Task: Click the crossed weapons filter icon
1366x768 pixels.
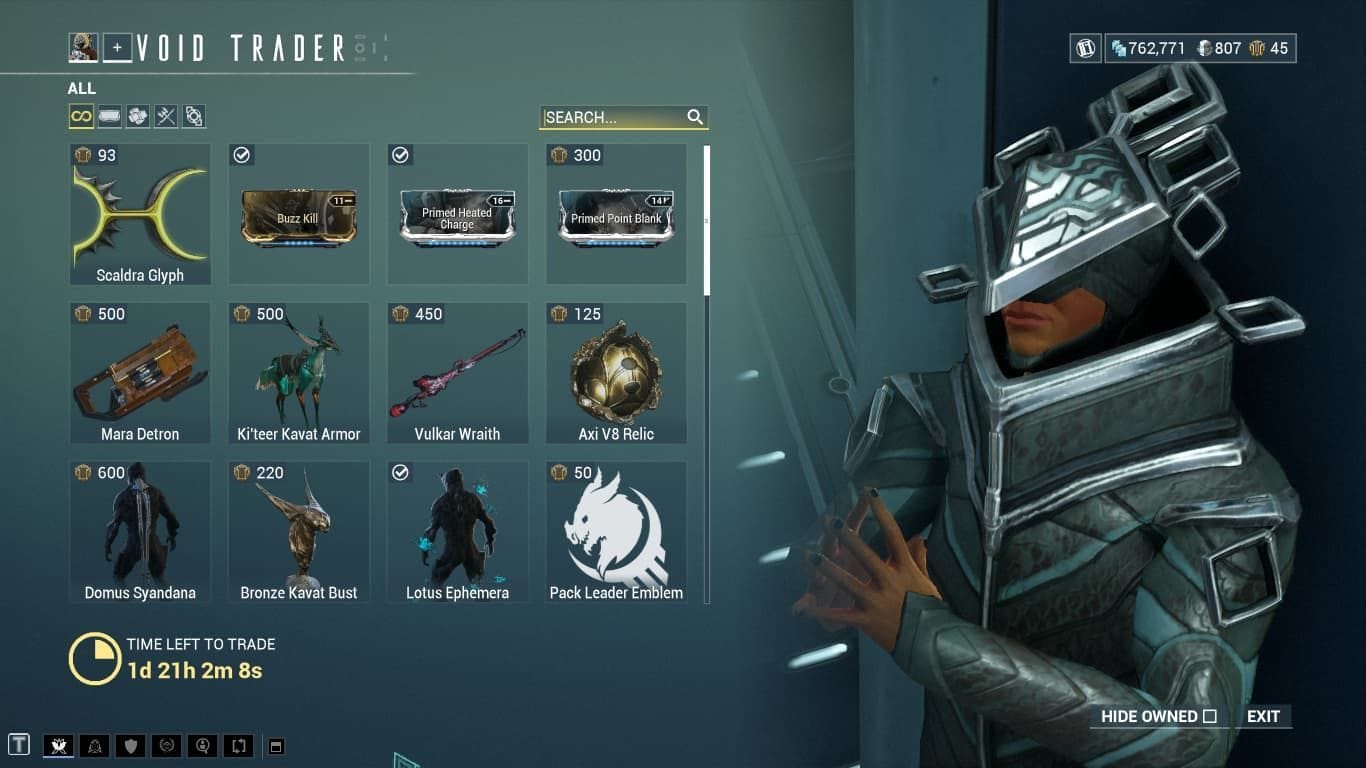Action: click(x=166, y=116)
